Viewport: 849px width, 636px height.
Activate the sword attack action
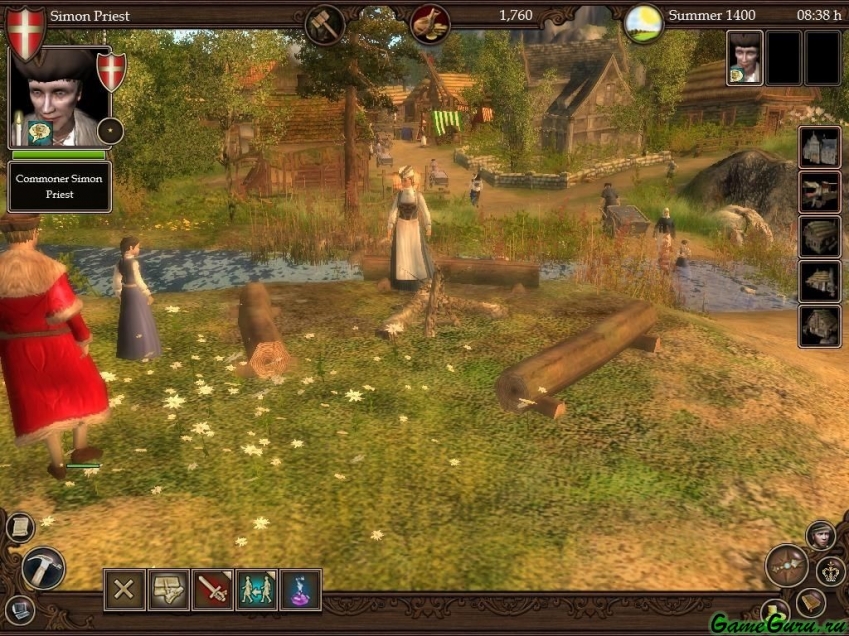click(213, 589)
